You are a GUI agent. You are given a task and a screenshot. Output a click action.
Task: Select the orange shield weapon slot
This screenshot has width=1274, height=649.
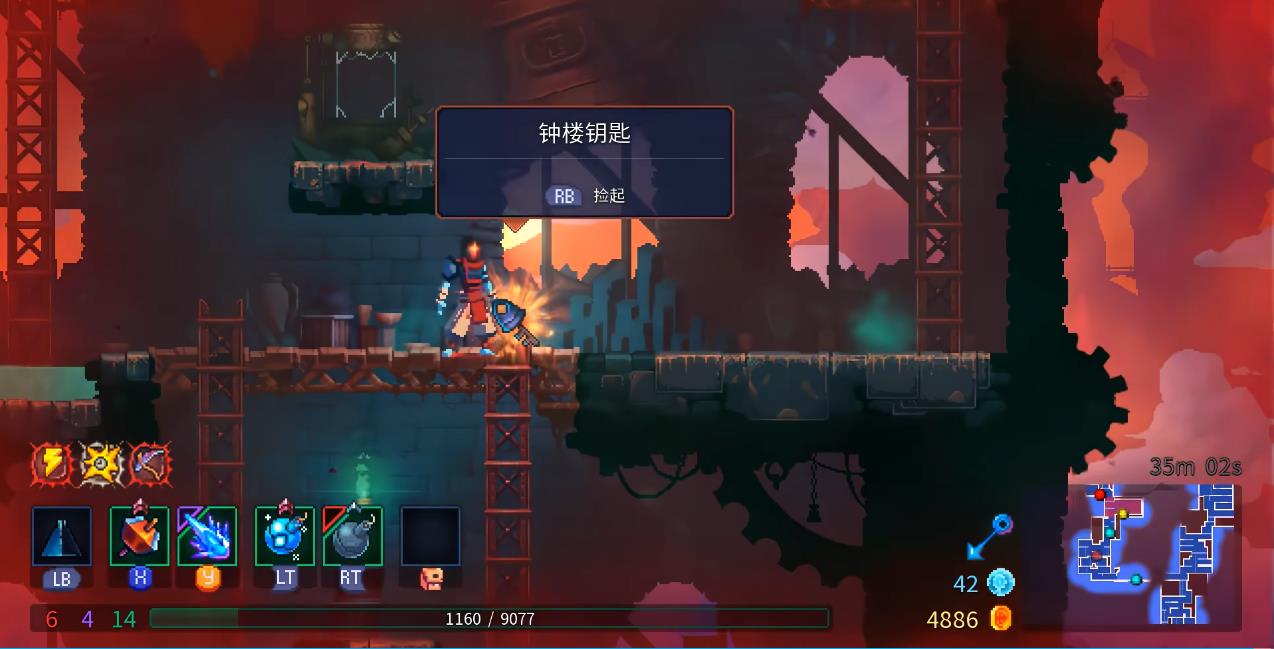pos(140,536)
